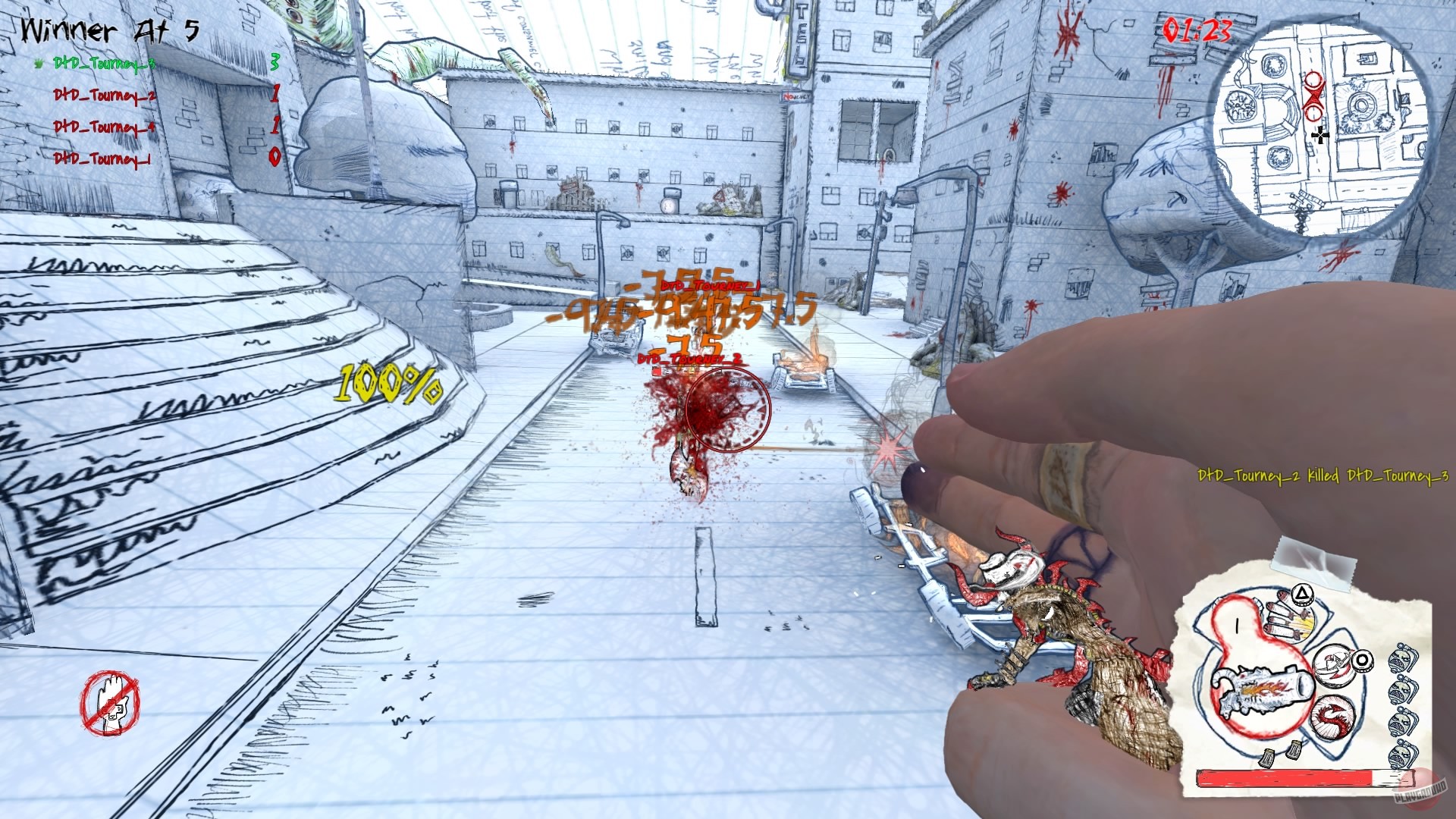Click the crosshair marker on the minimap

[1319, 136]
